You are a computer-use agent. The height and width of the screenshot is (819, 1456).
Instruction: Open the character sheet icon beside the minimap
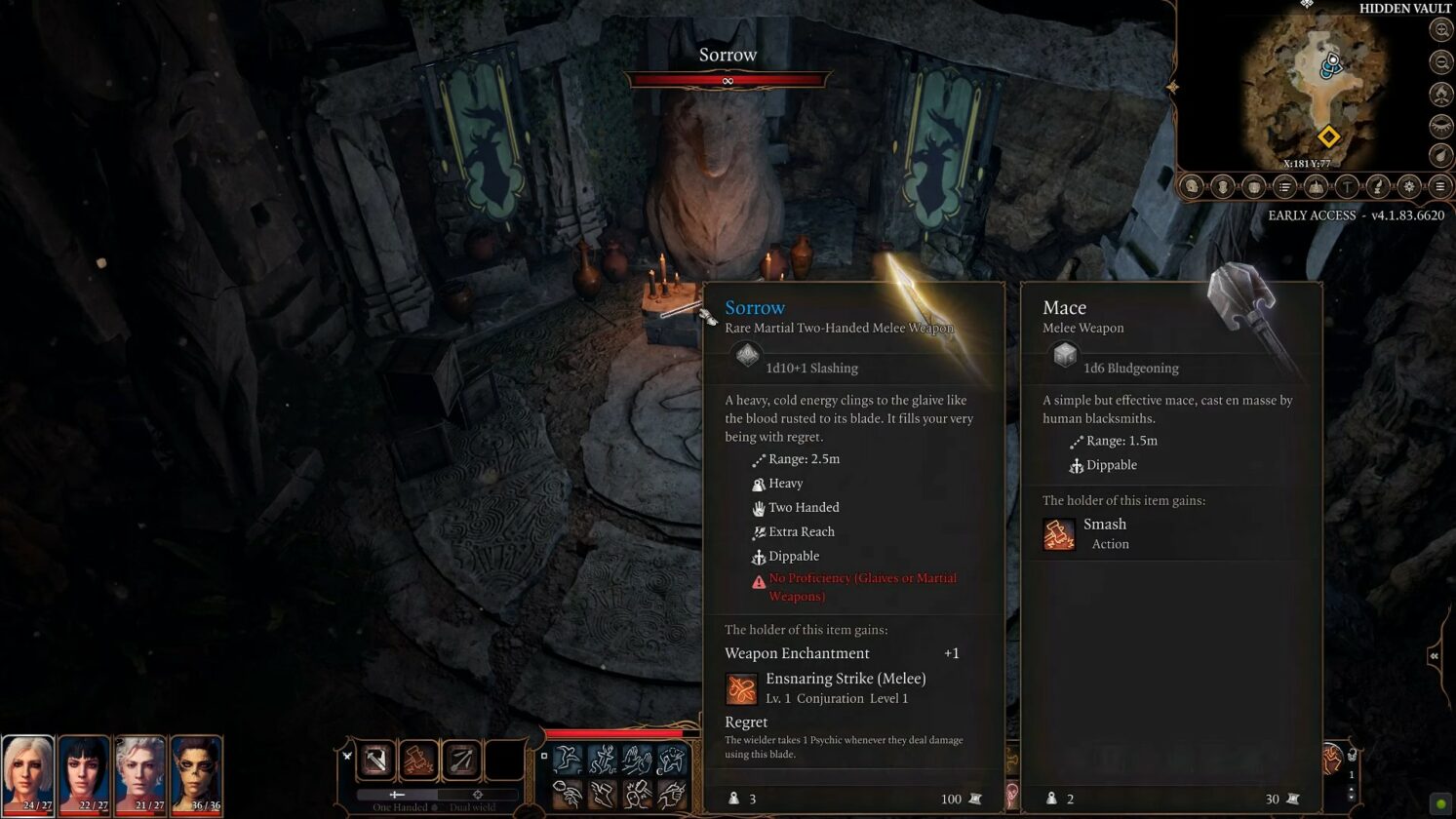click(1189, 186)
